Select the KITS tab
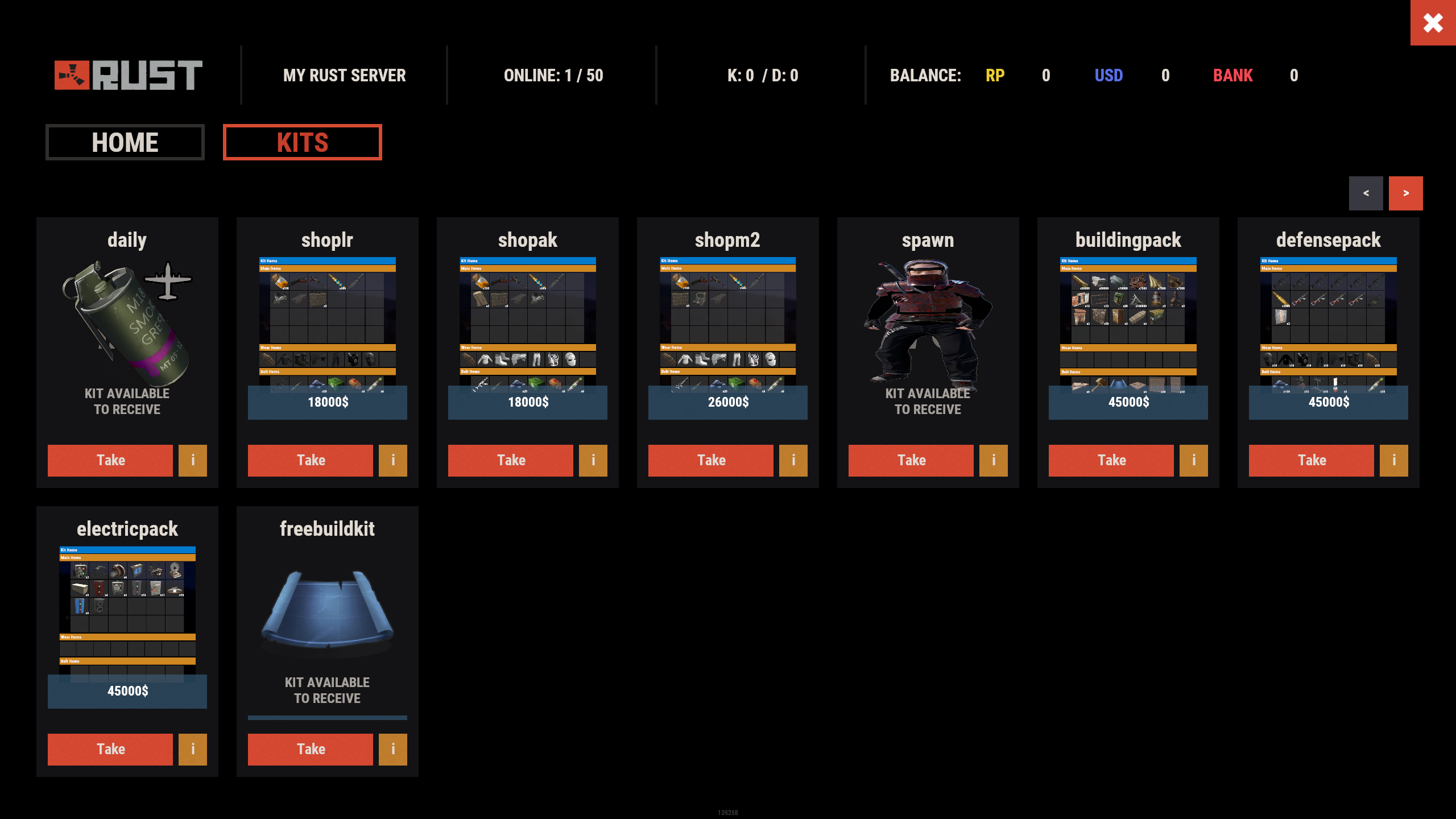Image resolution: width=1456 pixels, height=819 pixels. 303,142
